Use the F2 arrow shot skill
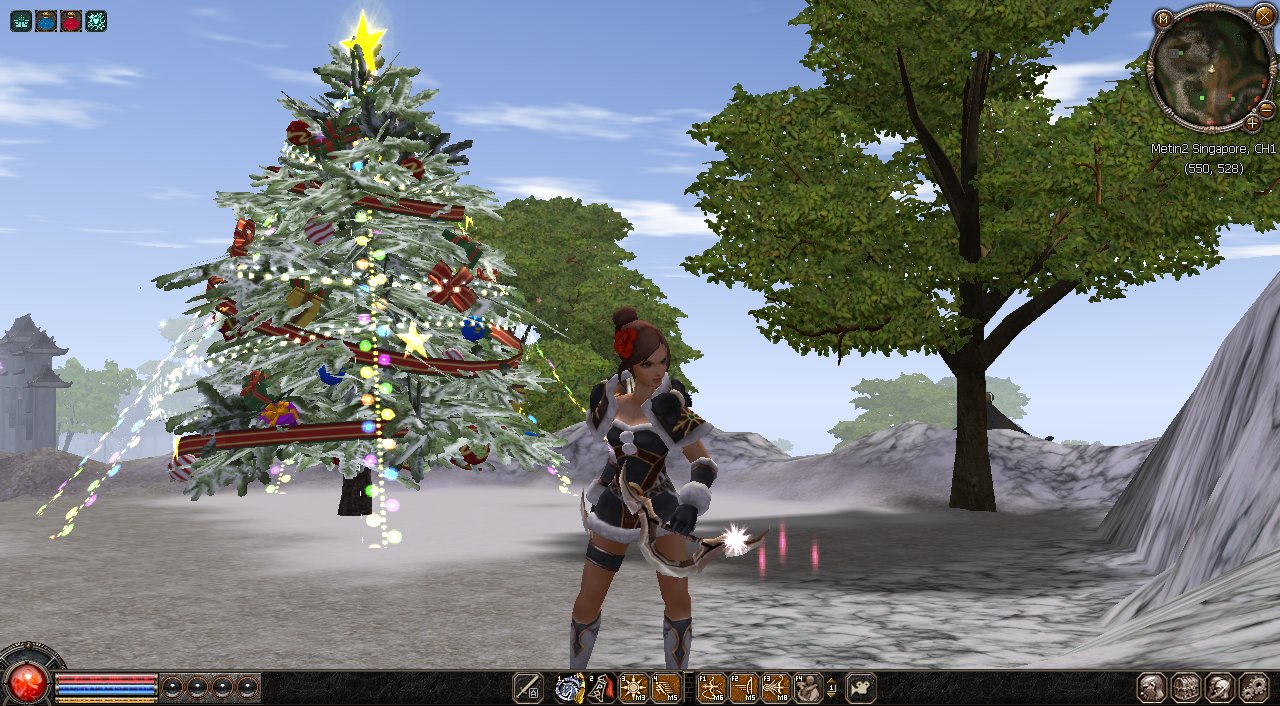 (743, 687)
